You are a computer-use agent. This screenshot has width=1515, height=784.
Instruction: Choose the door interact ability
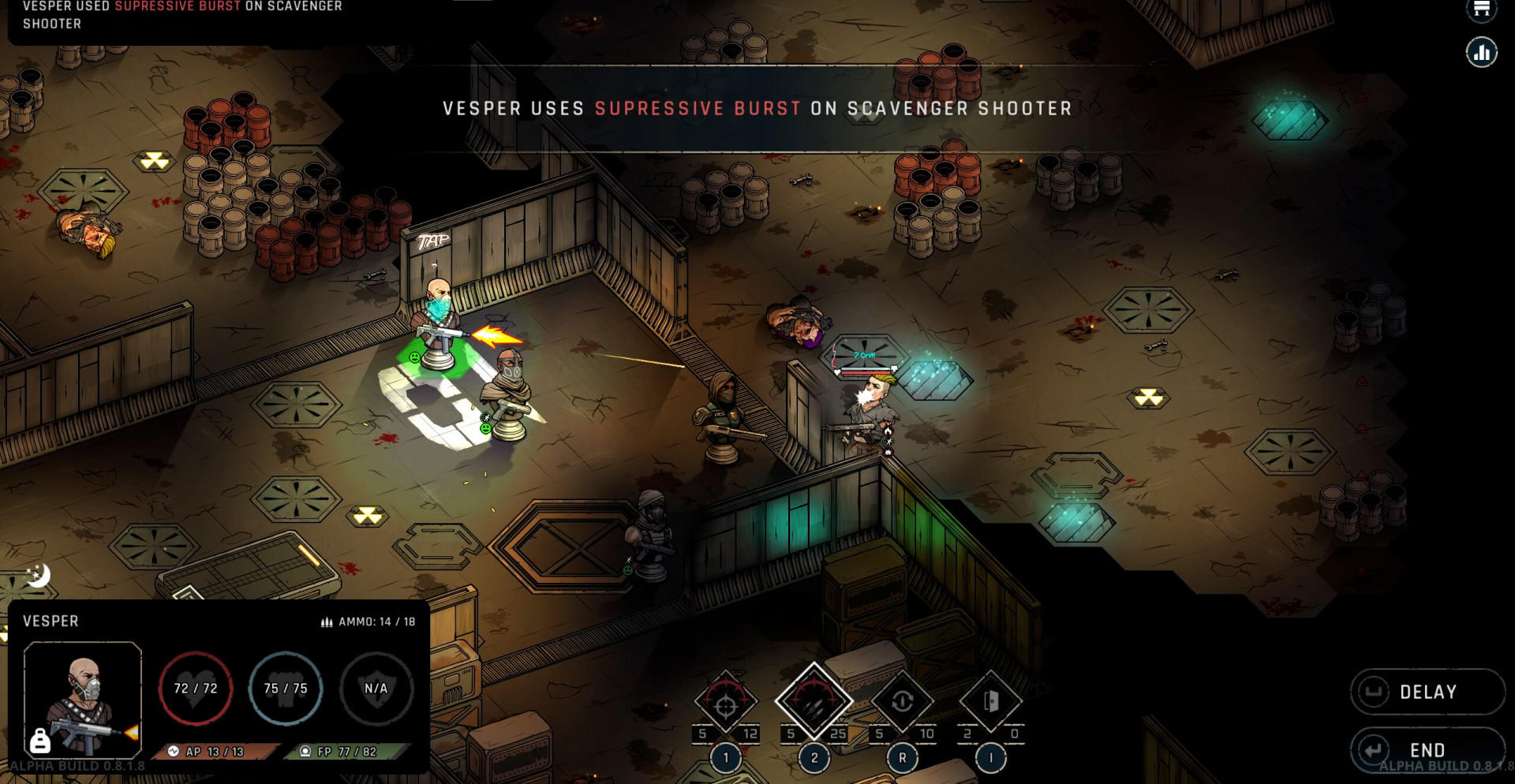pyautogui.click(x=990, y=701)
